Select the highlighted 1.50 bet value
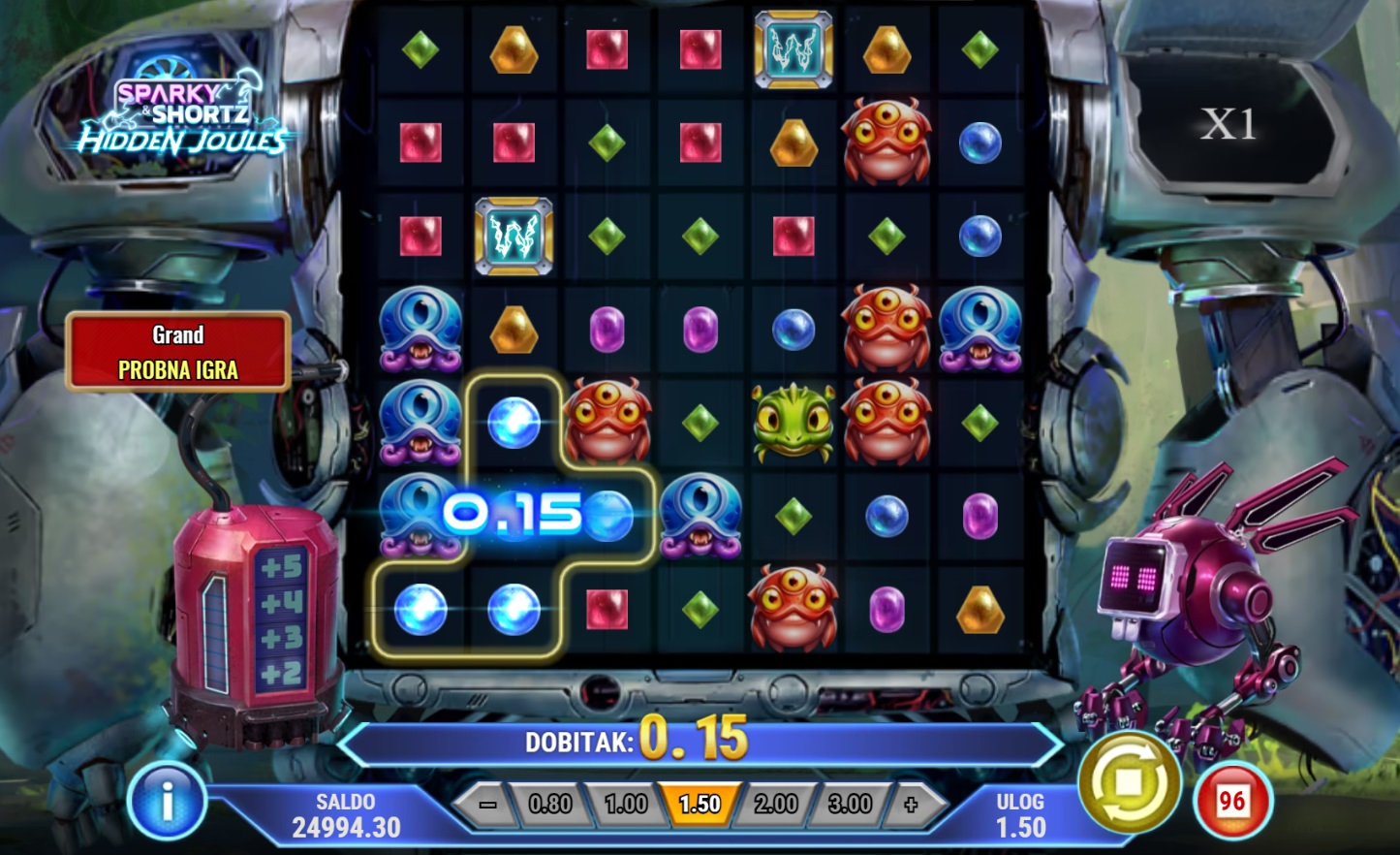 point(700,805)
